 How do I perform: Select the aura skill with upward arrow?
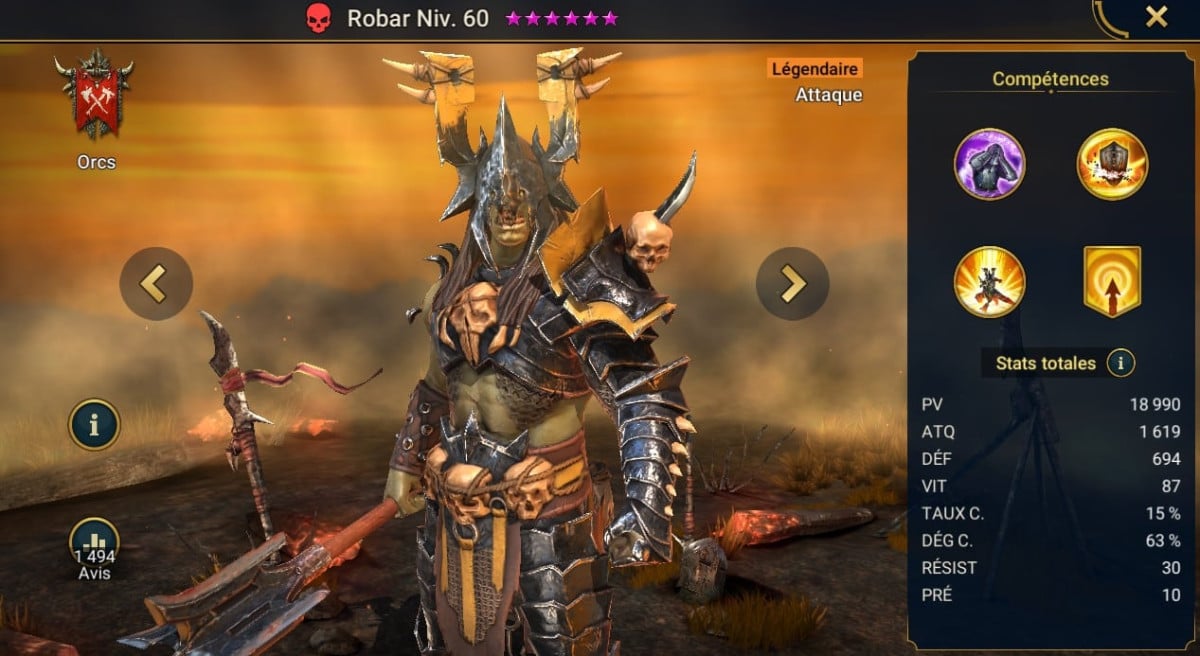pyautogui.click(x=1112, y=282)
